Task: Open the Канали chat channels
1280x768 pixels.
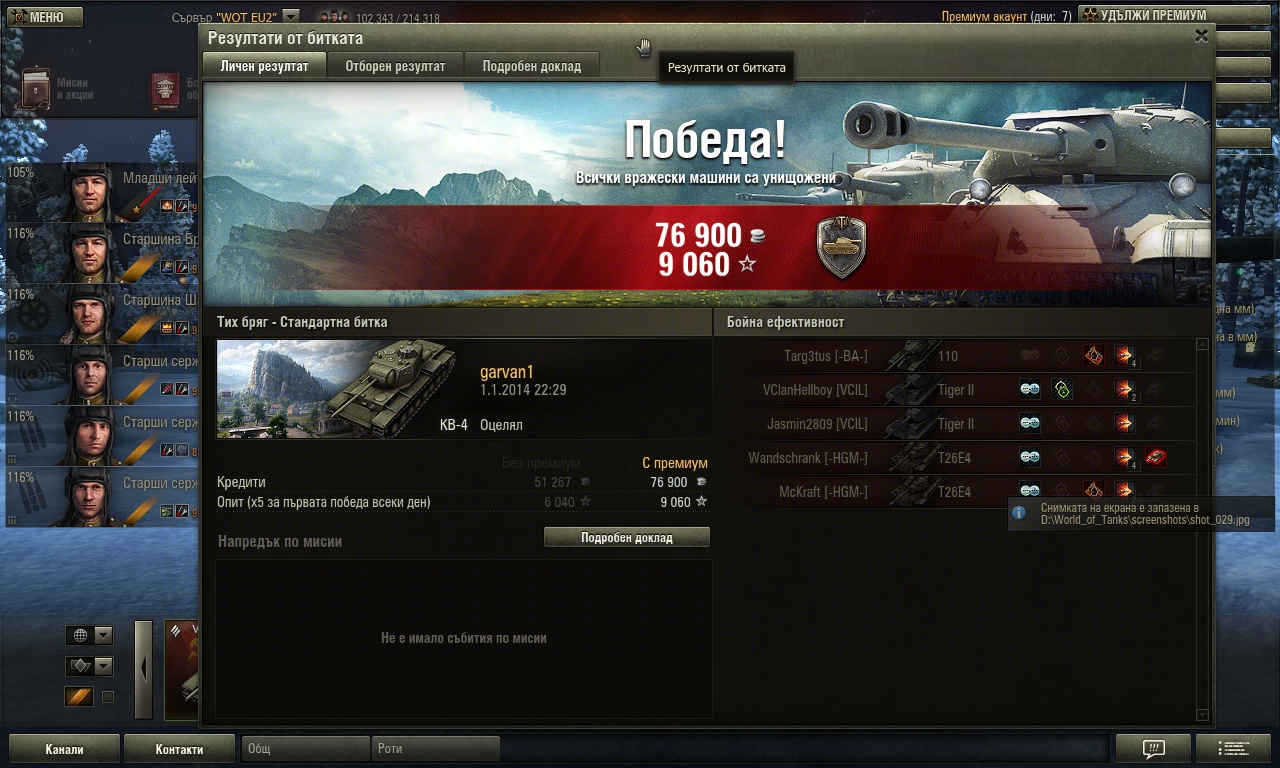Action: pos(64,749)
